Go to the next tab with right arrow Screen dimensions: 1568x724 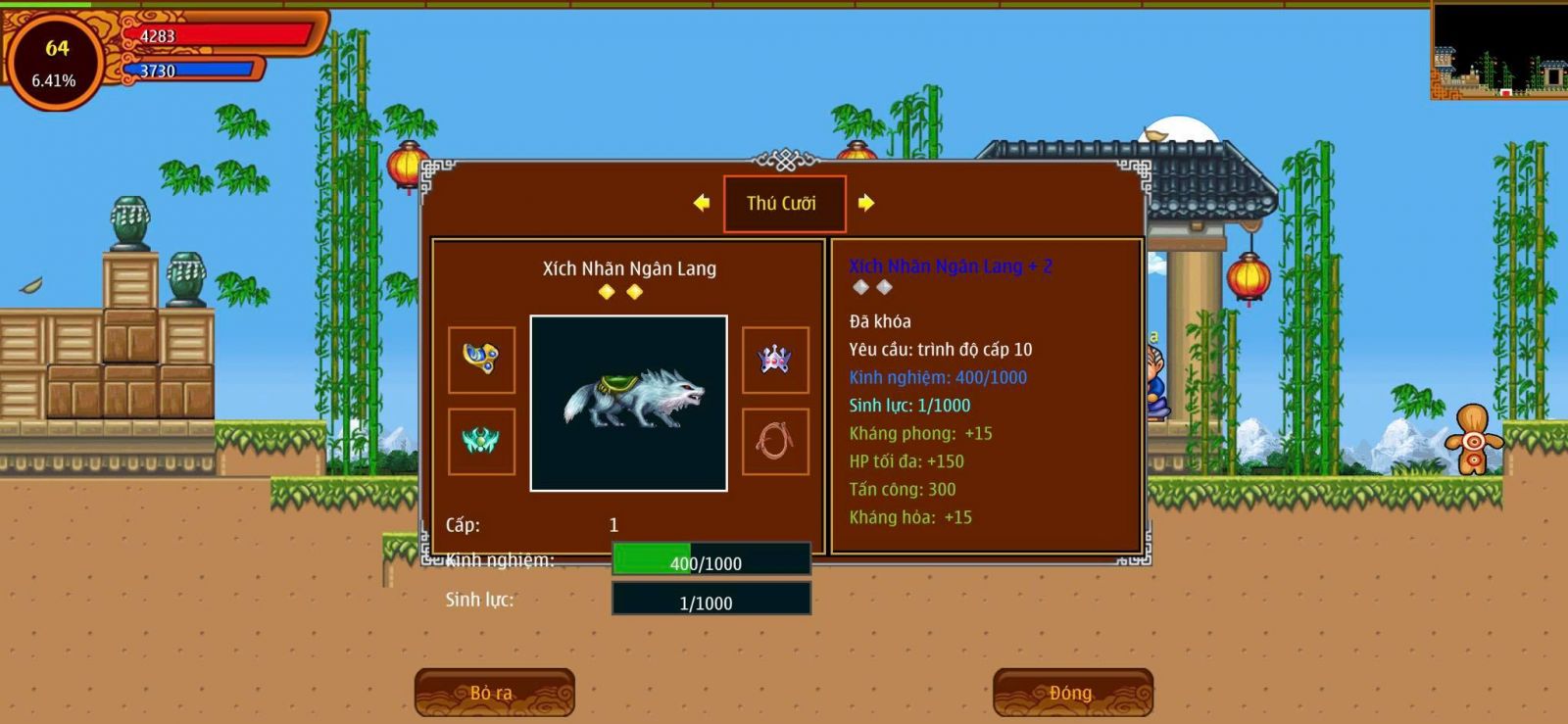[865, 203]
